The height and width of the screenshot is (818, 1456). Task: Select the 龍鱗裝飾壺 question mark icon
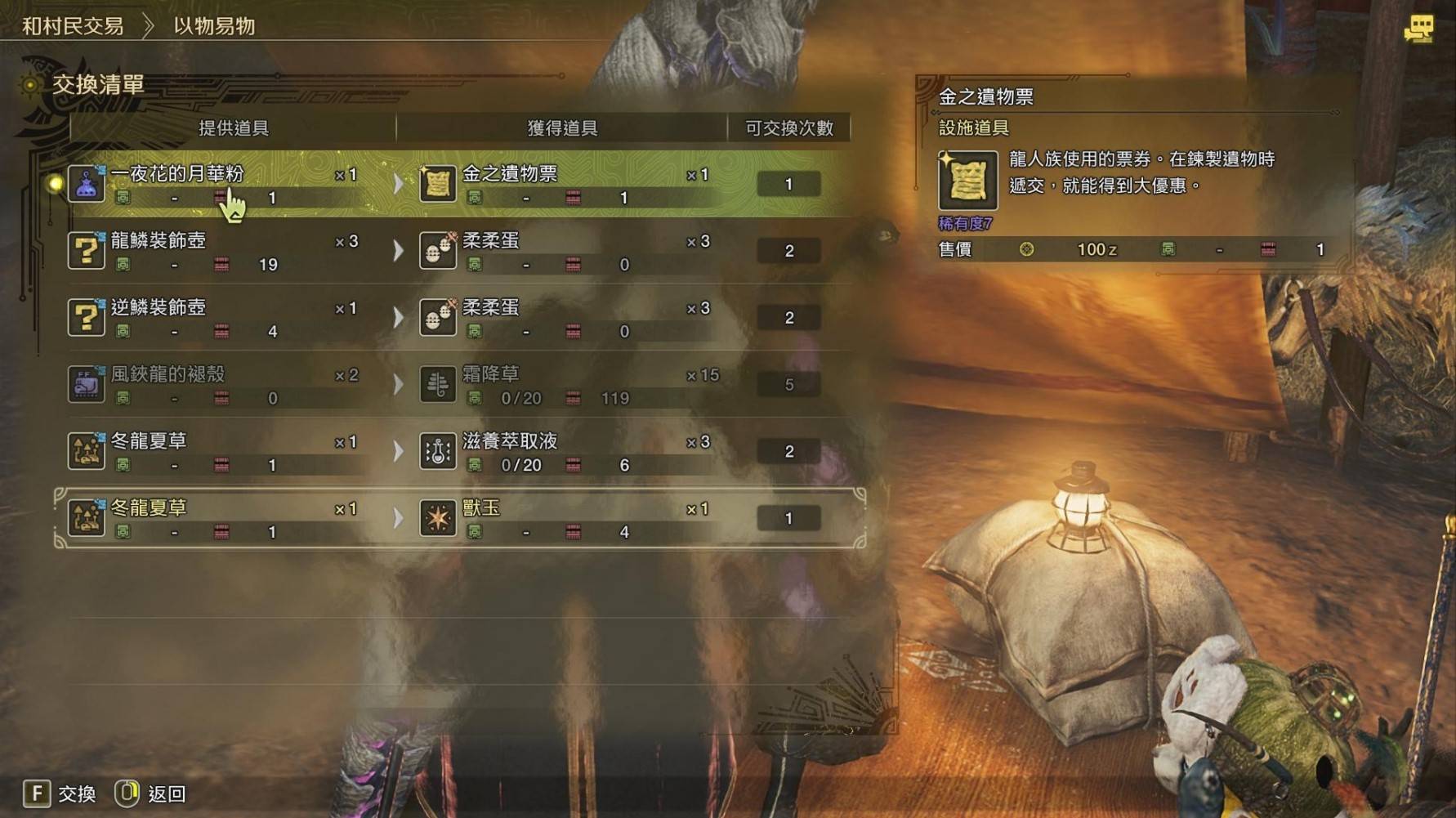pyautogui.click(x=85, y=250)
